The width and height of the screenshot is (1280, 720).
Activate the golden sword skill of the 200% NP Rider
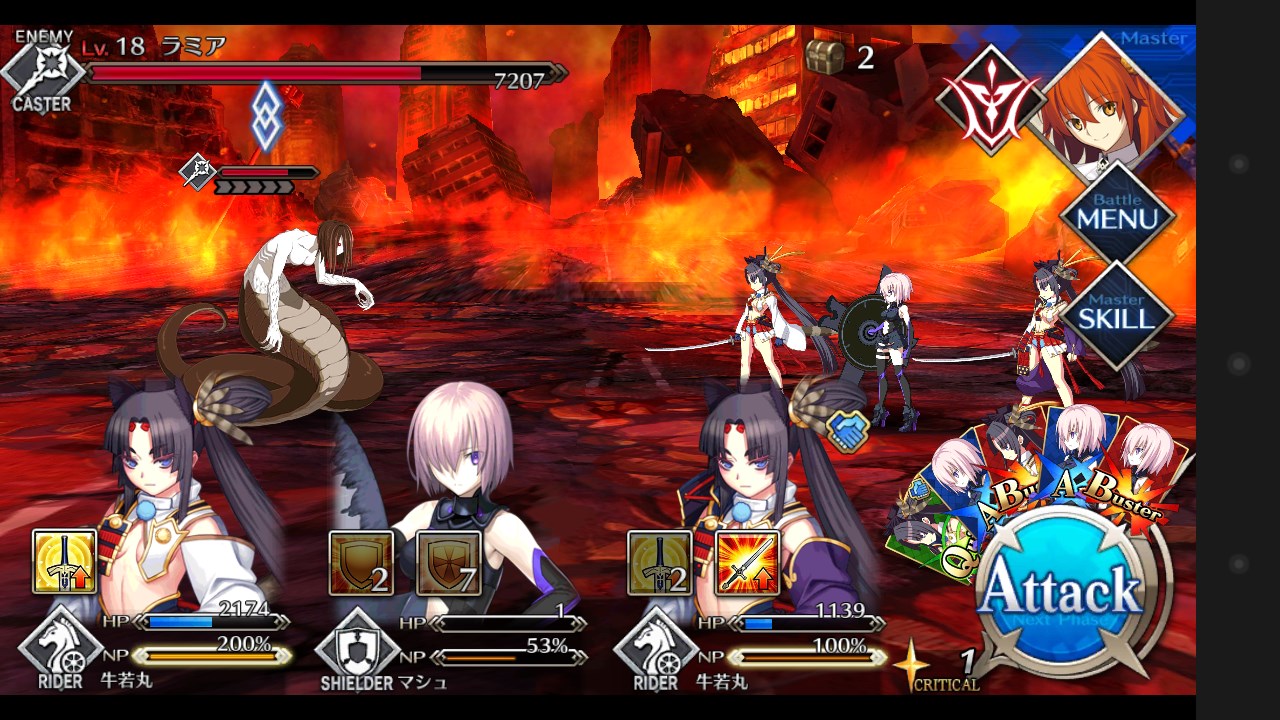pyautogui.click(x=65, y=562)
